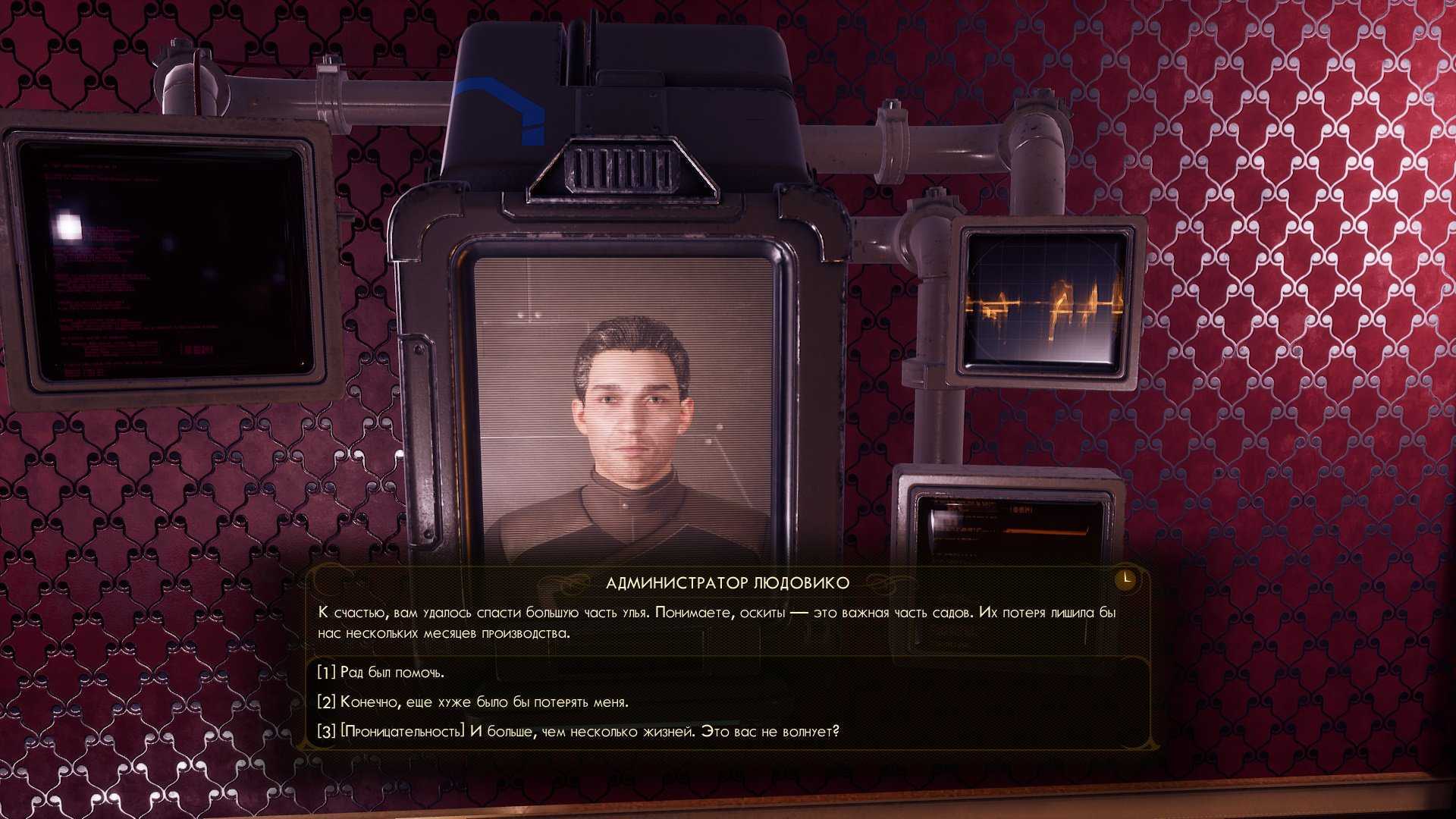
Task: Choose reply "Рад был помочь."
Action: click(381, 673)
